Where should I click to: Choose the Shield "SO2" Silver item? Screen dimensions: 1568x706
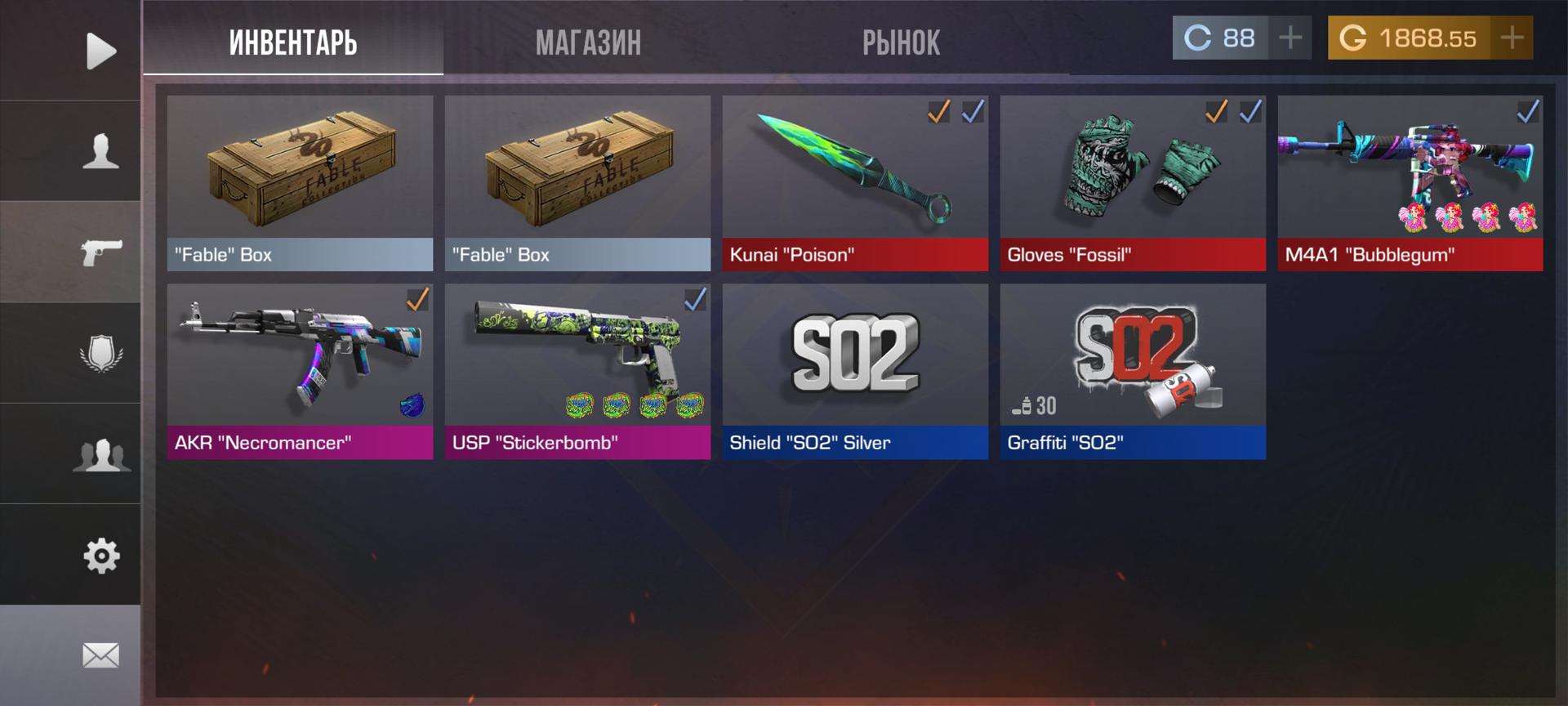[855, 371]
